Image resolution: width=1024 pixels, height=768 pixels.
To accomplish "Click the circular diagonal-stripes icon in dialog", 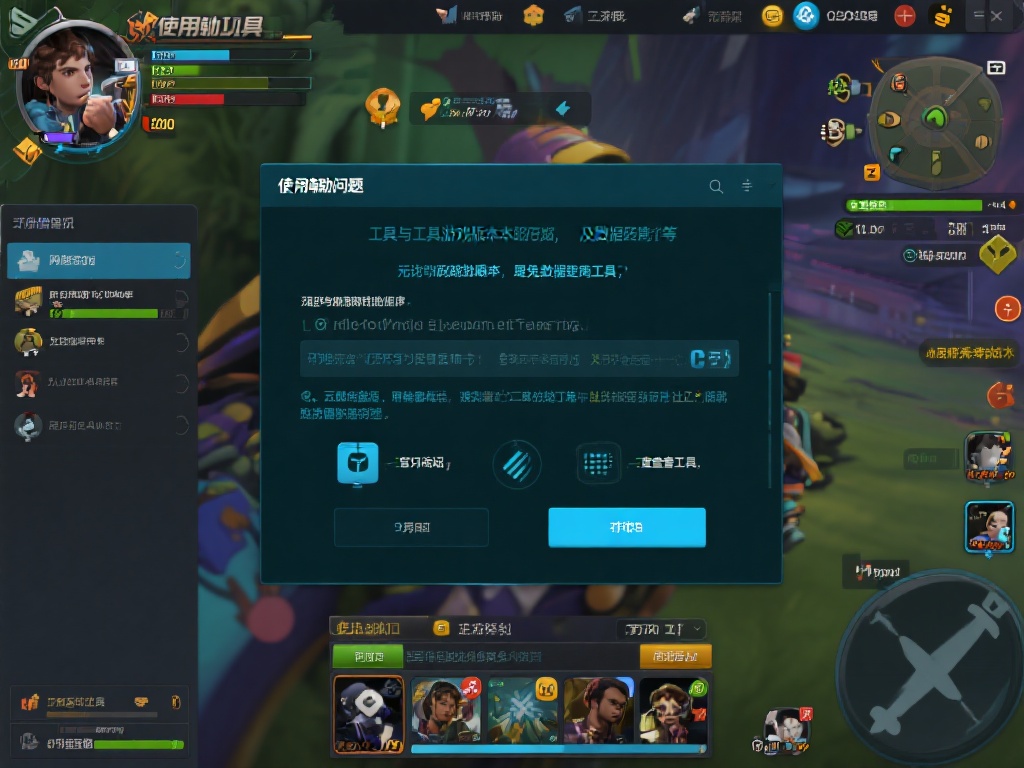I will point(517,464).
